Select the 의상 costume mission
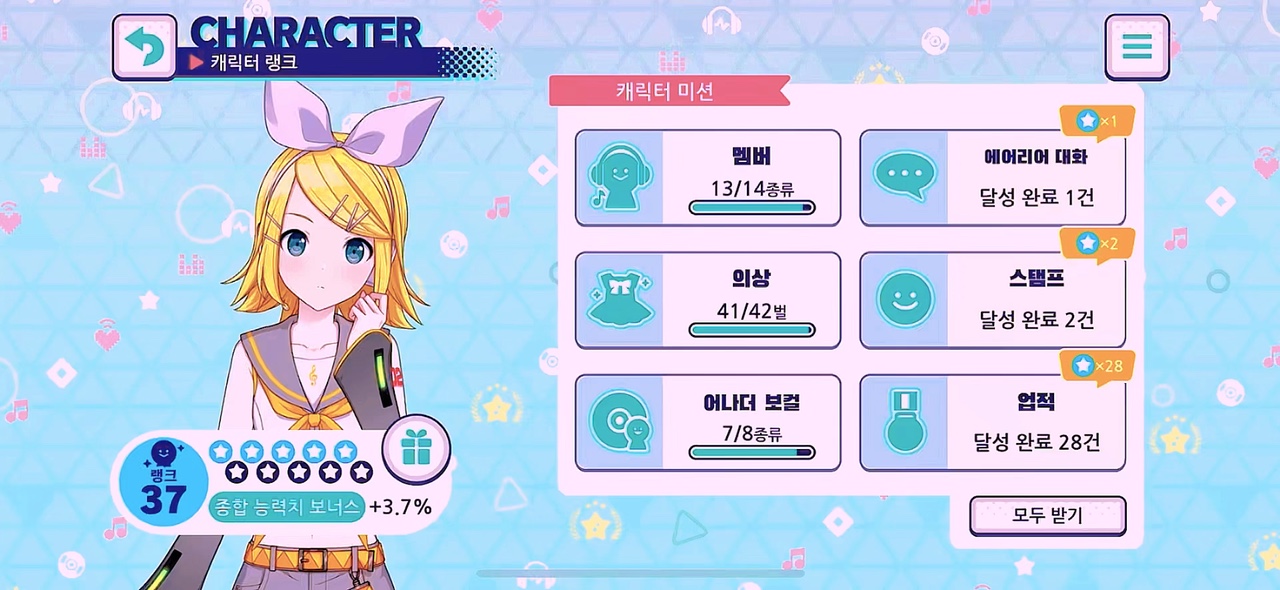 [707, 300]
